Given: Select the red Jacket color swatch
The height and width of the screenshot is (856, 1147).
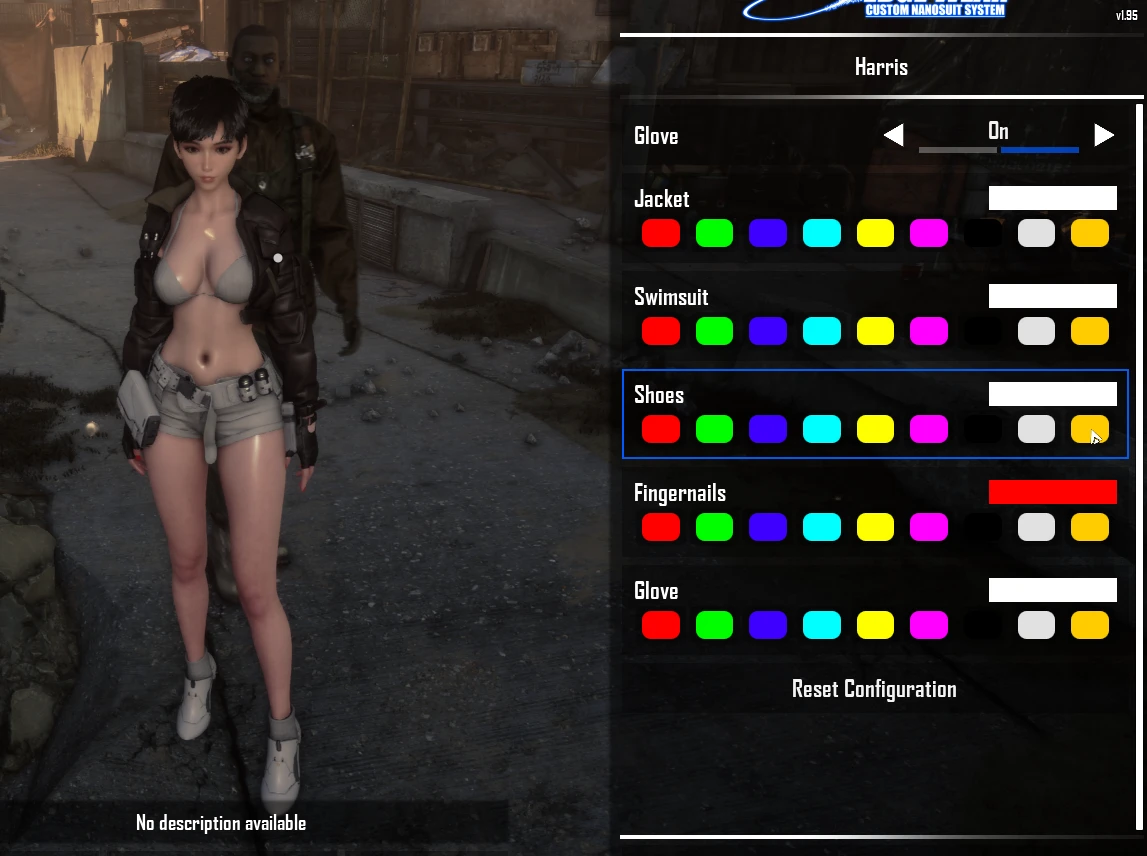Looking at the screenshot, I should click(661, 233).
